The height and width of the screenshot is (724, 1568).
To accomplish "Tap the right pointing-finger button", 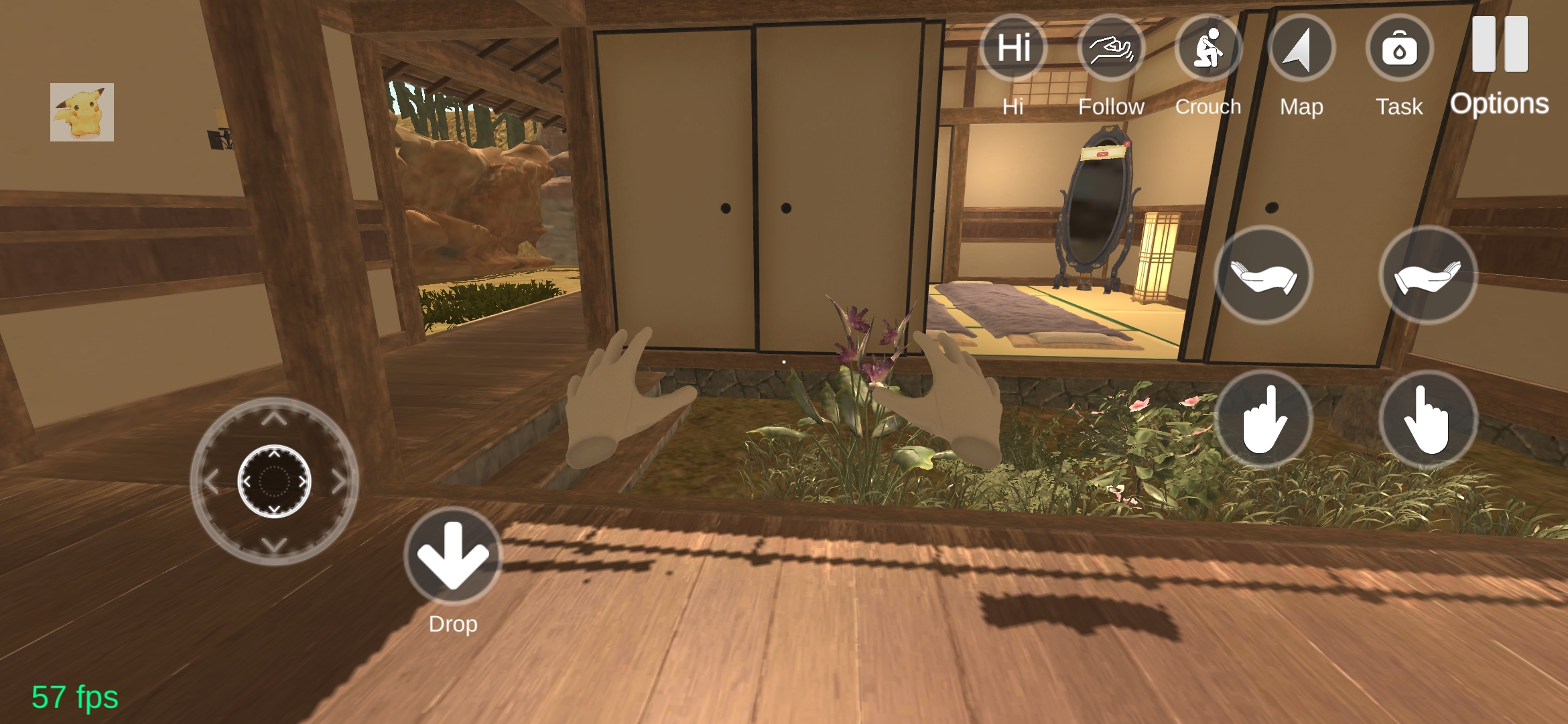I will [1428, 420].
